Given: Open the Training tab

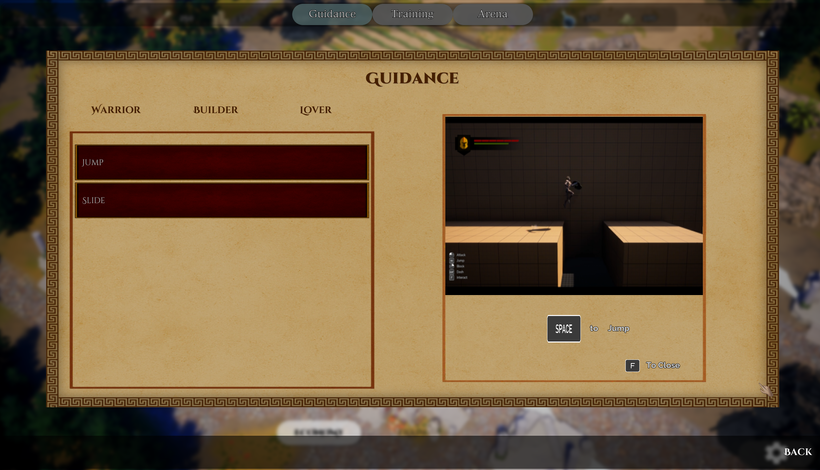Looking at the screenshot, I should 412,14.
